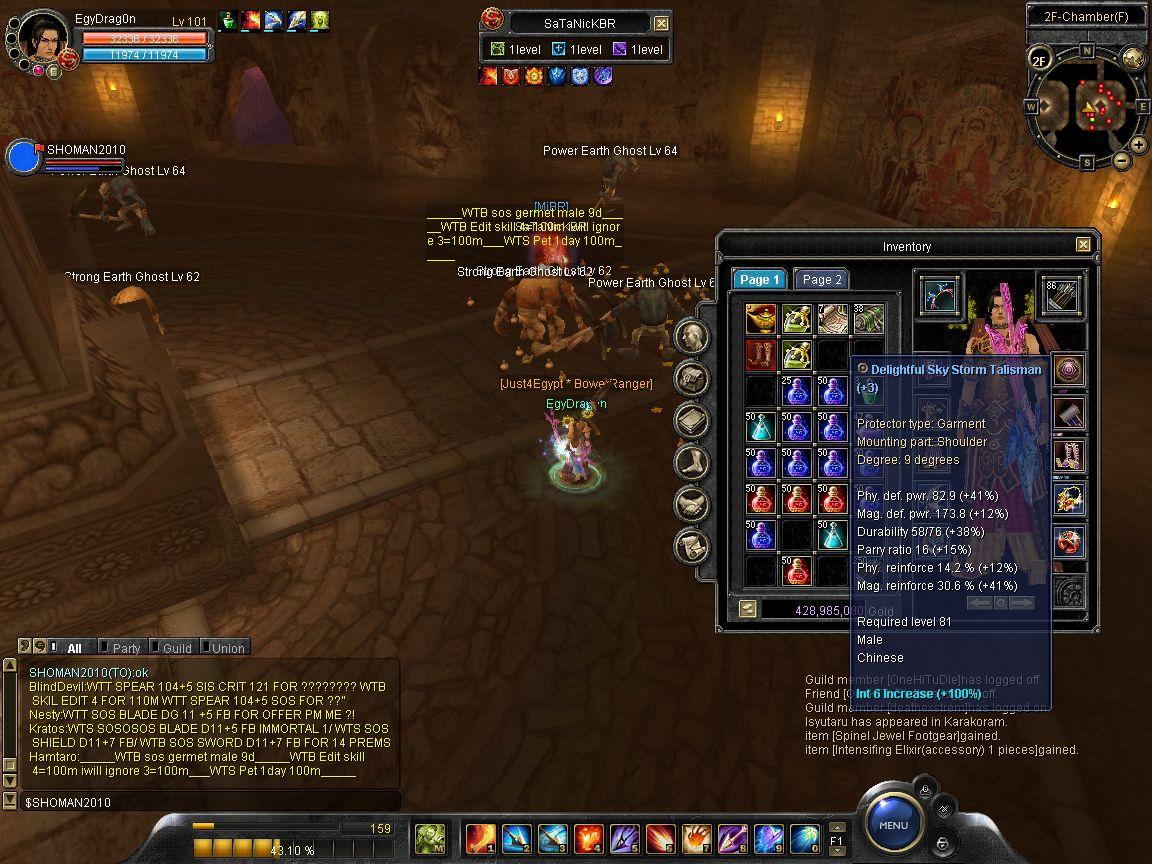Viewport: 1152px width, 864px height.
Task: Switch chat to the Party tab
Action: 126,648
